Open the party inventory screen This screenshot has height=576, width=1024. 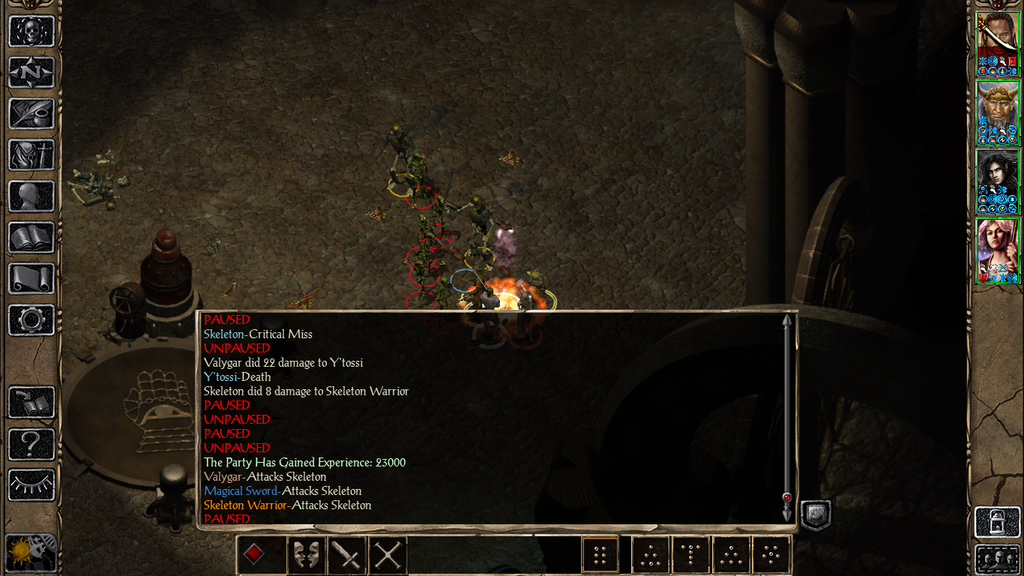coord(31,154)
